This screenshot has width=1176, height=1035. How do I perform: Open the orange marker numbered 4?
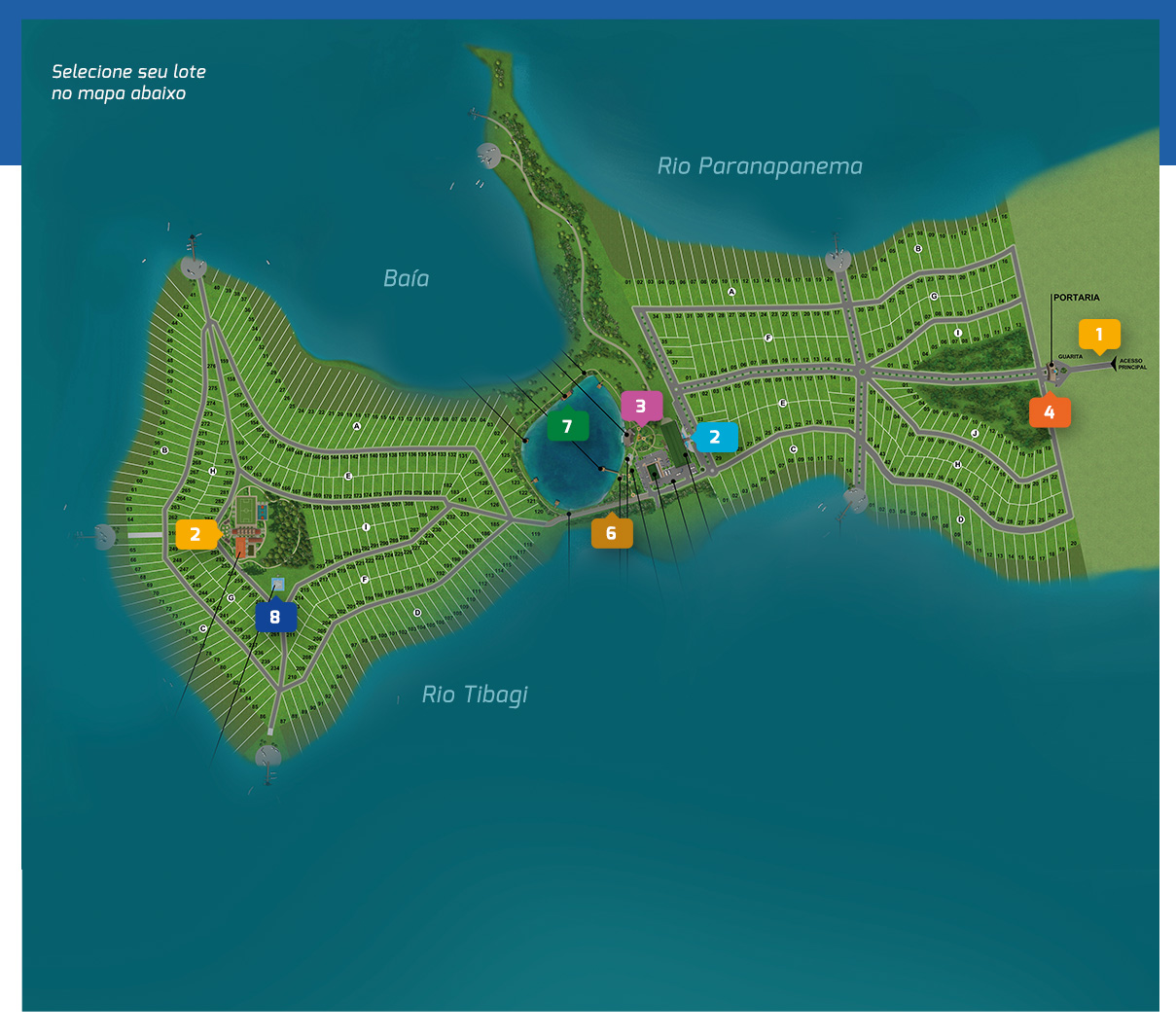point(1050,412)
